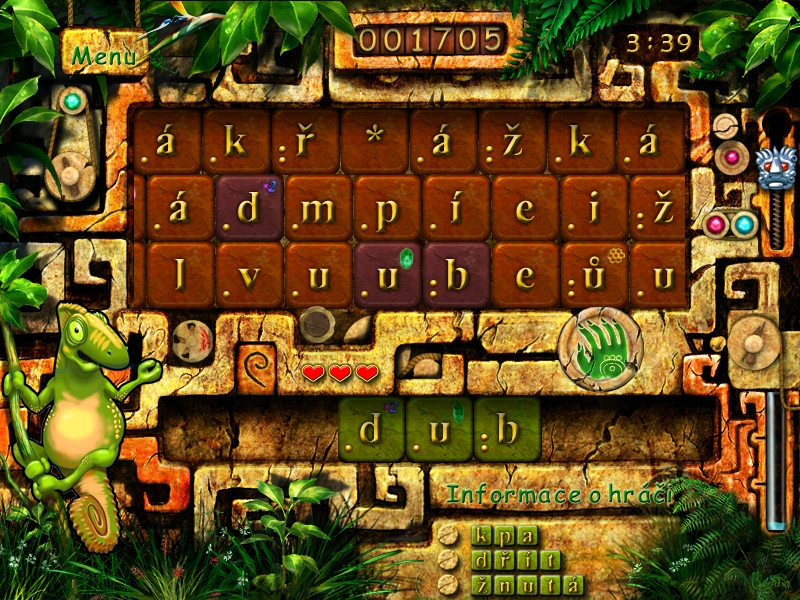Select the p letter tile
Viewport: 800px width, 600px height.
(x=387, y=209)
